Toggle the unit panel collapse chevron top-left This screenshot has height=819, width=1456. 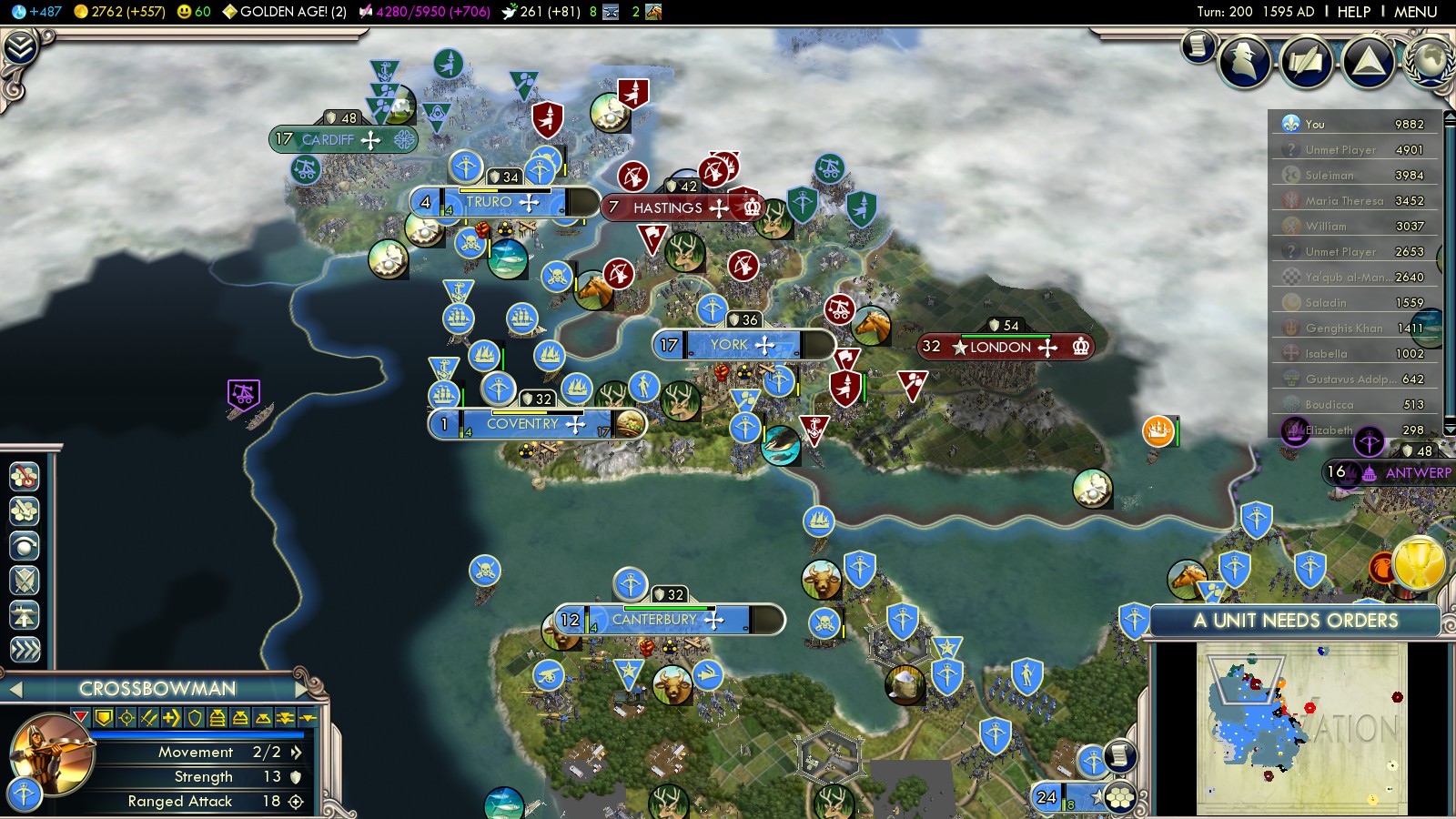[x=20, y=48]
